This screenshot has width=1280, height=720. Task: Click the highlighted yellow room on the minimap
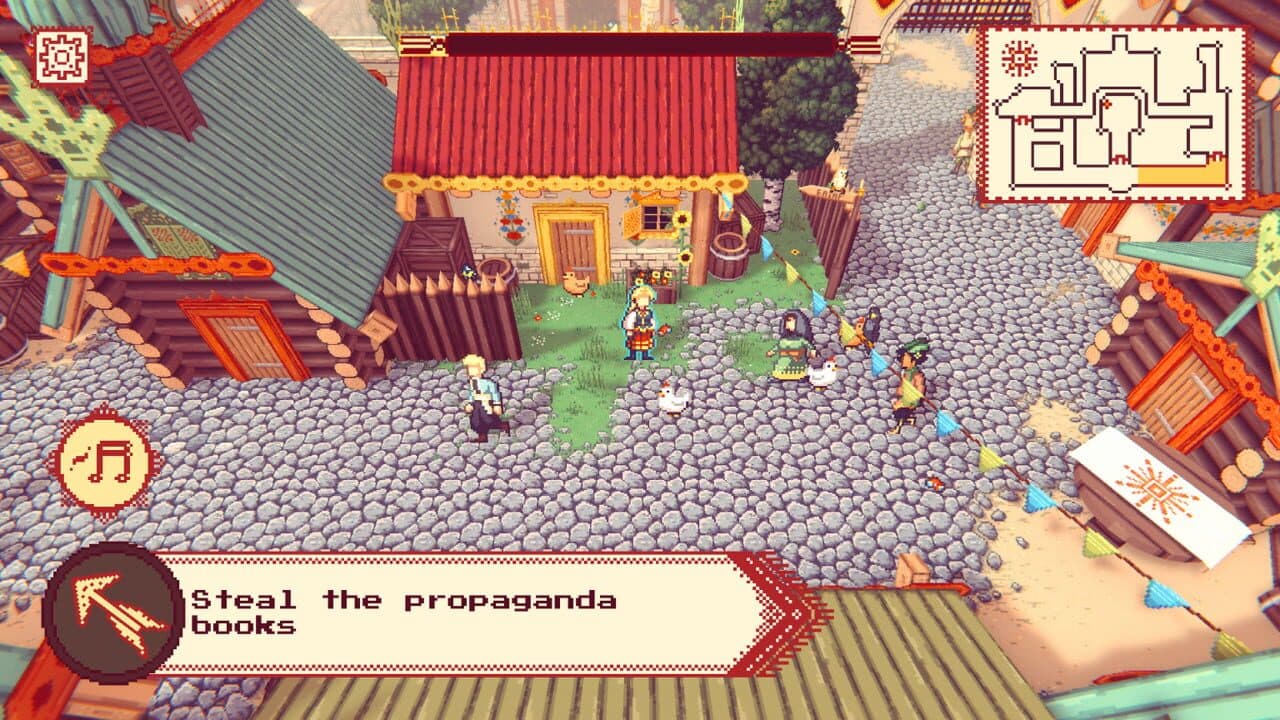tap(1180, 175)
